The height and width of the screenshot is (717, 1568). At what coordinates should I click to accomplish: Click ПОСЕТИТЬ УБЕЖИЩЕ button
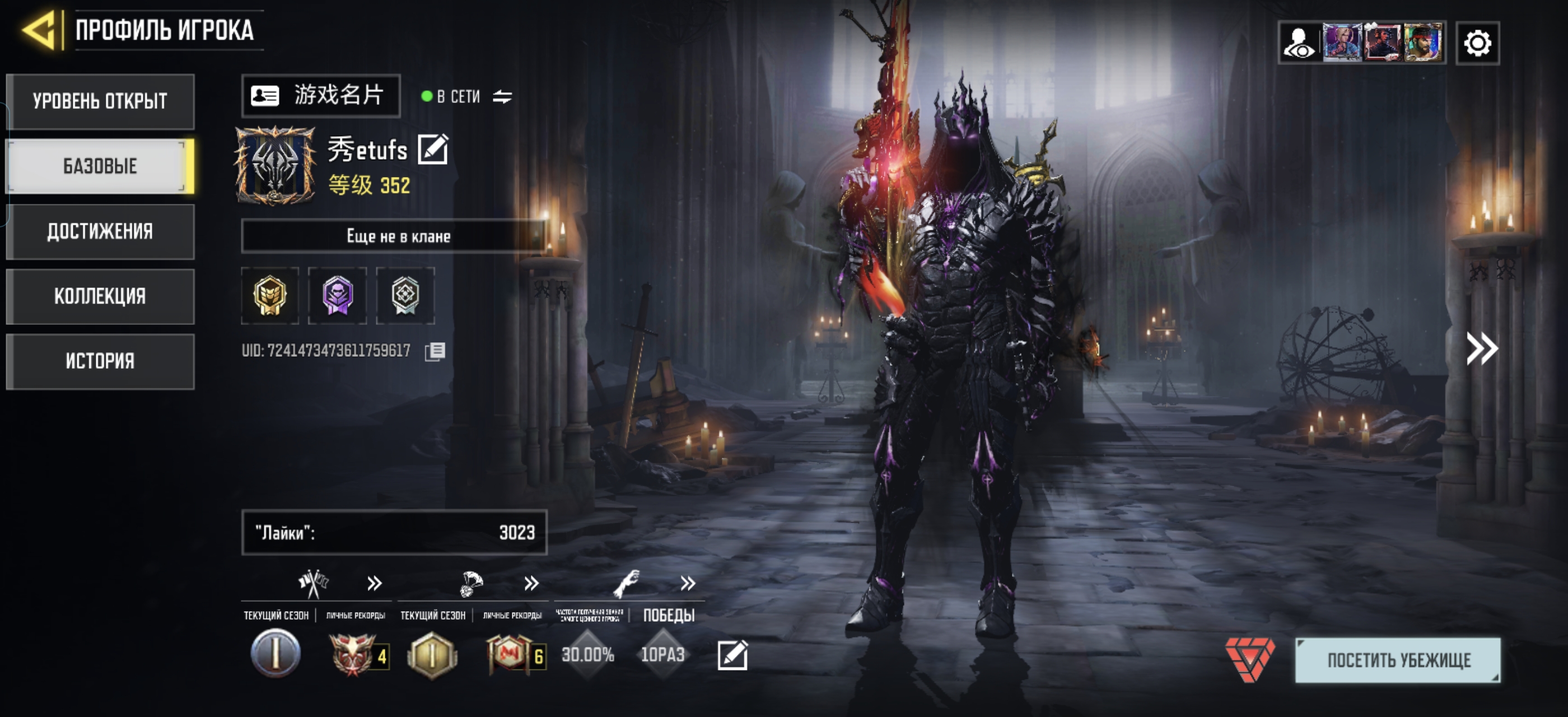(1398, 660)
